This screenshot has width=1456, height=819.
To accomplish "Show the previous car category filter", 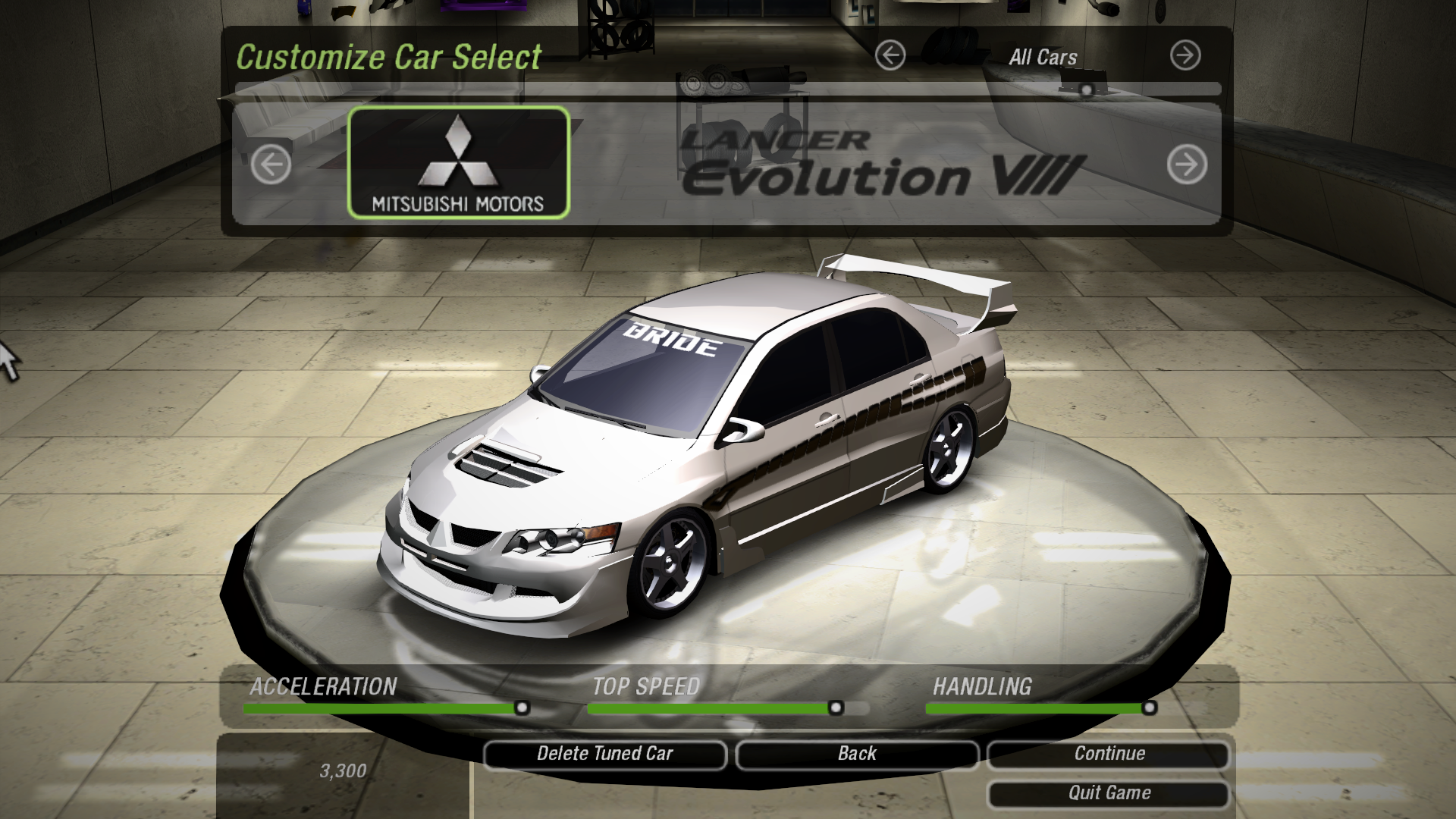I will click(890, 55).
